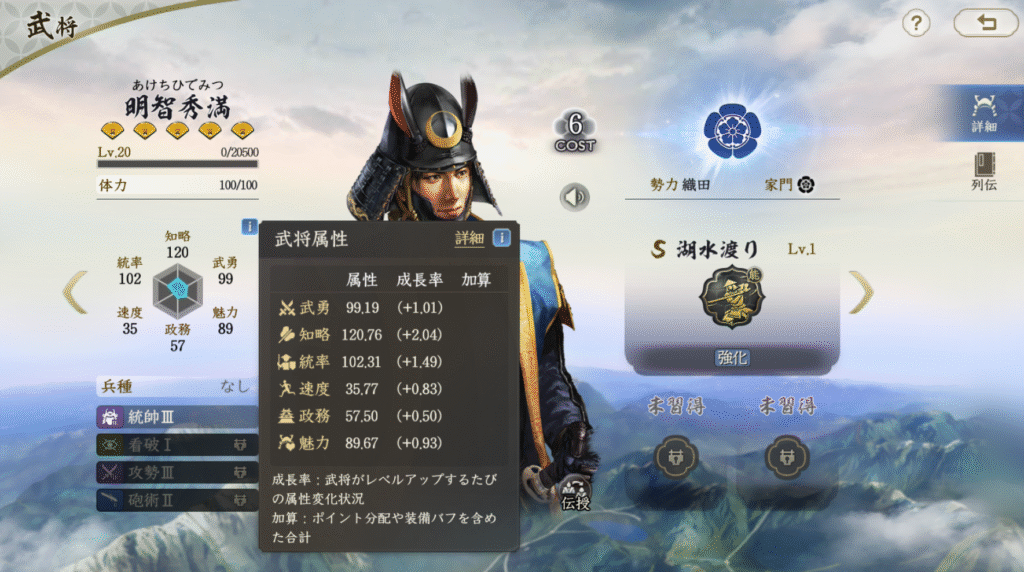Choose the 攻勢Ⅲ trait row
Image resolution: width=1024 pixels, height=572 pixels.
177,471
